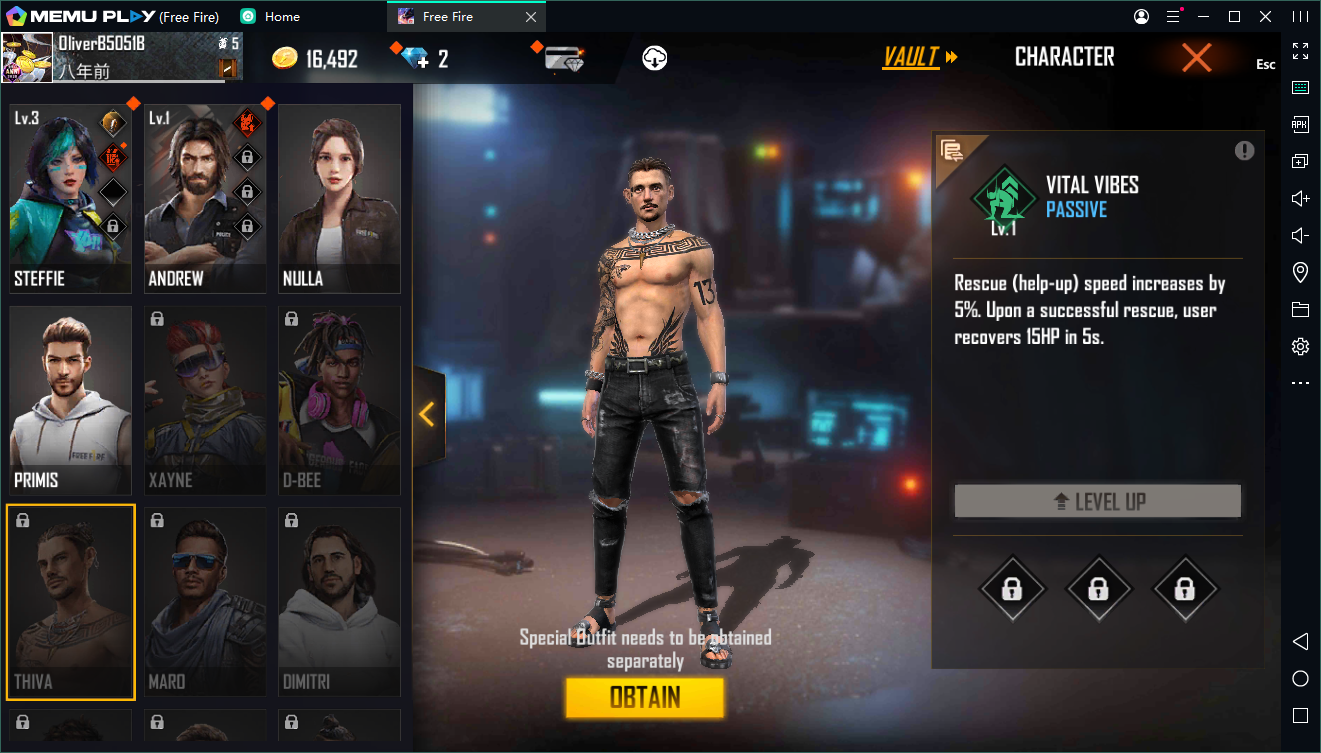Close the character screen with the orange X
Image resolution: width=1321 pixels, height=753 pixels.
(x=1196, y=58)
